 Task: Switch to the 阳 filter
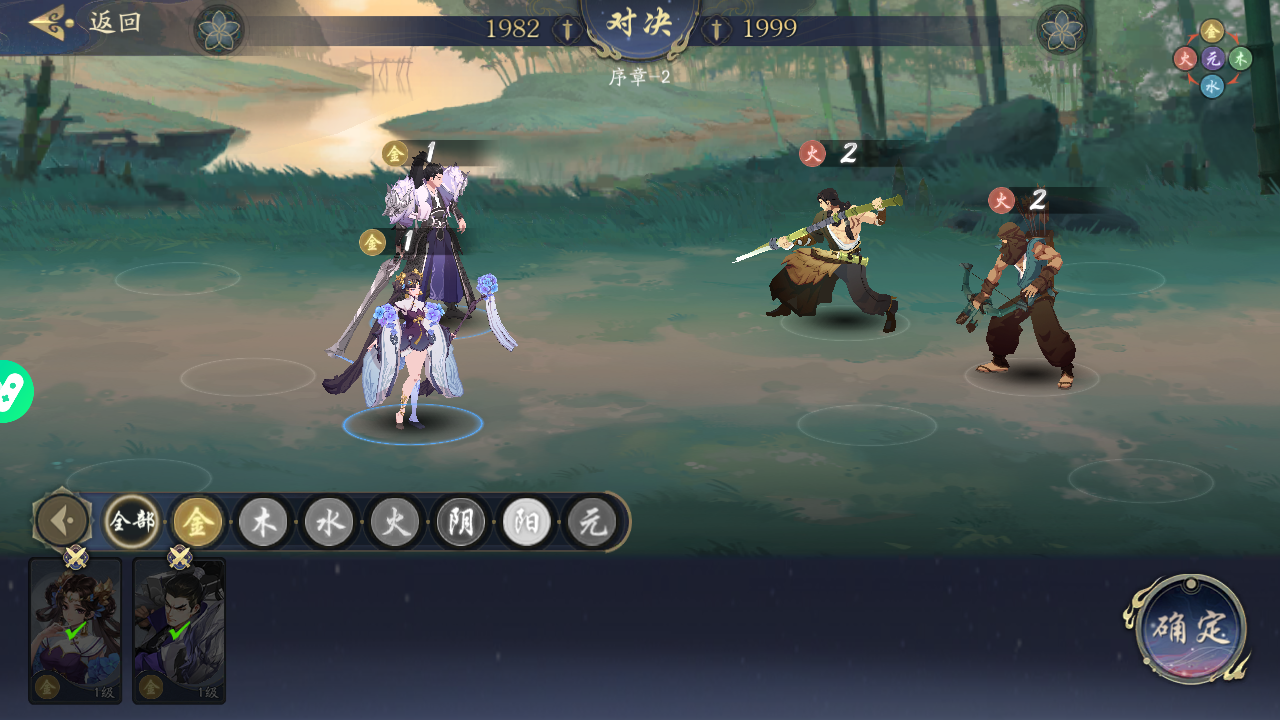527,522
